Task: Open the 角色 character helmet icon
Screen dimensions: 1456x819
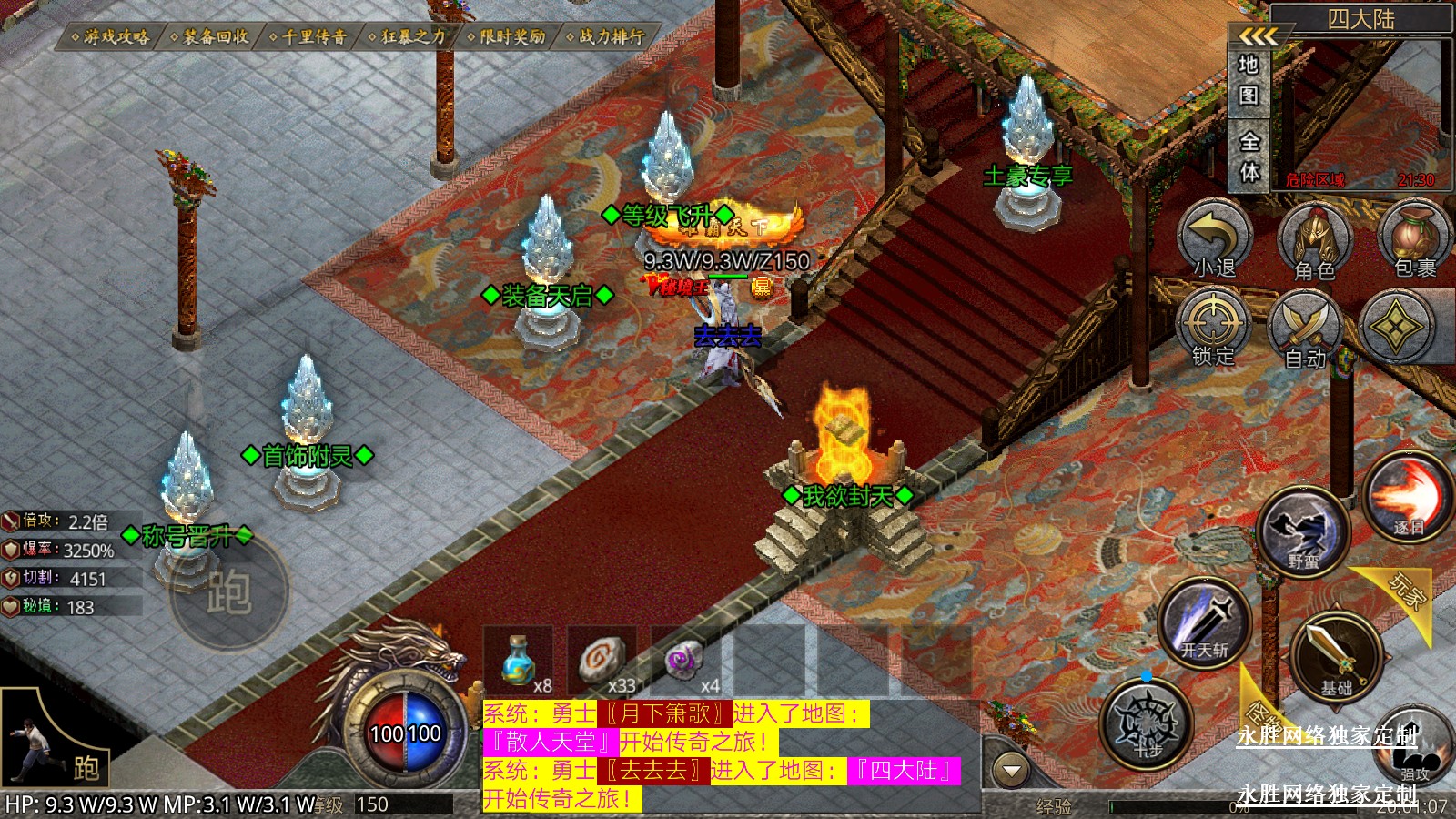Action: pyautogui.click(x=1314, y=240)
